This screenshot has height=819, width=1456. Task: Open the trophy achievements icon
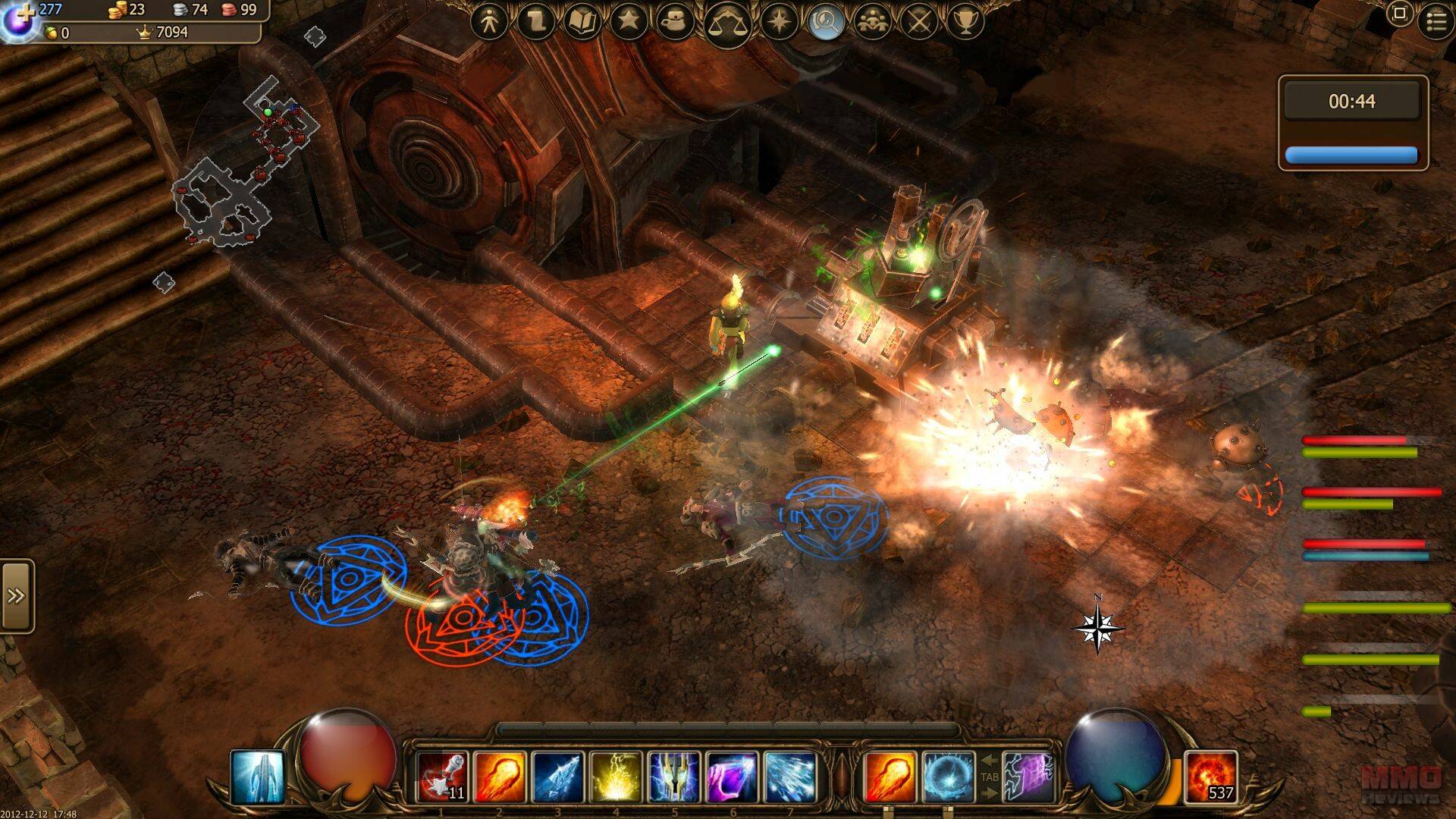click(965, 22)
